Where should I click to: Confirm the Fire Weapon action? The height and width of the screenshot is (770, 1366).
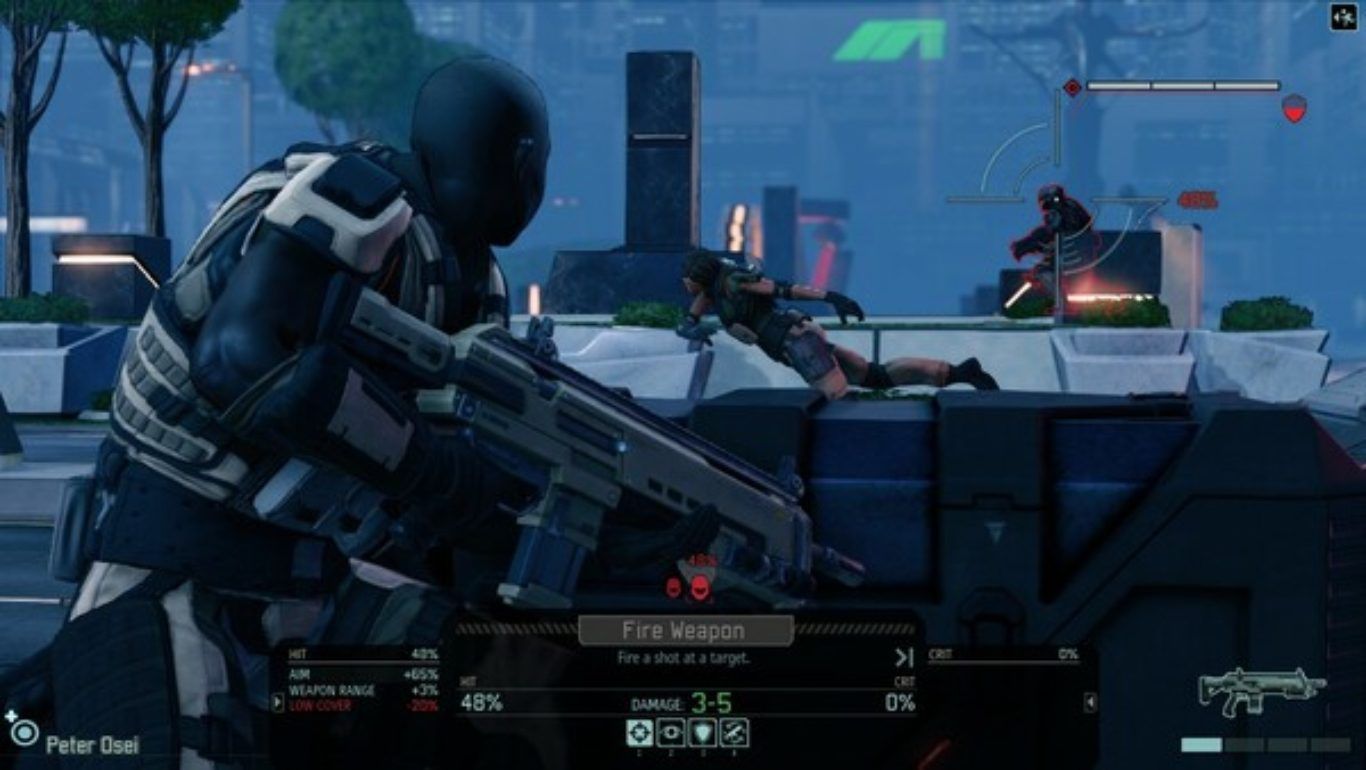[x=685, y=631]
